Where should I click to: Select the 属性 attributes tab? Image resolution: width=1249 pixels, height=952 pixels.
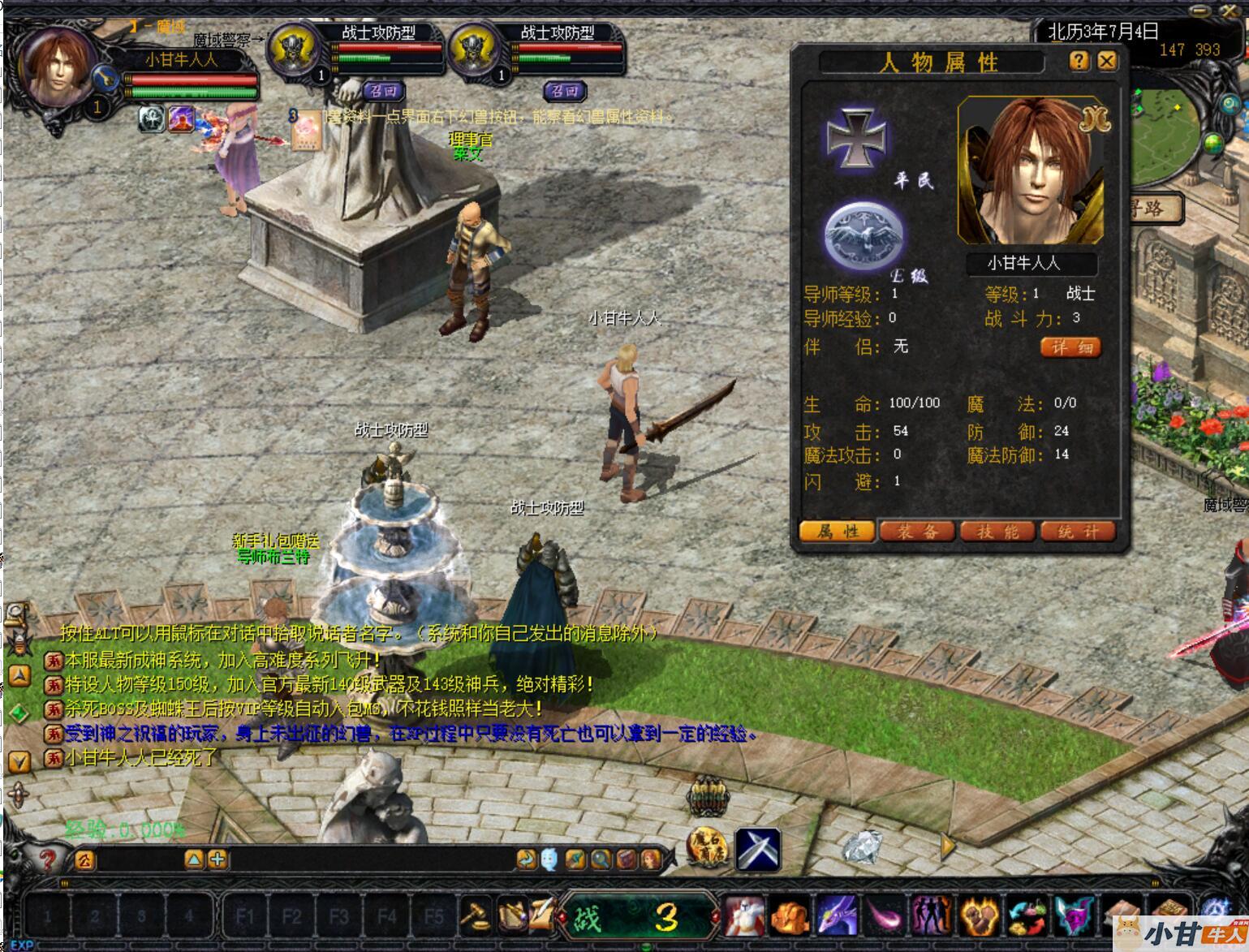pyautogui.click(x=837, y=532)
